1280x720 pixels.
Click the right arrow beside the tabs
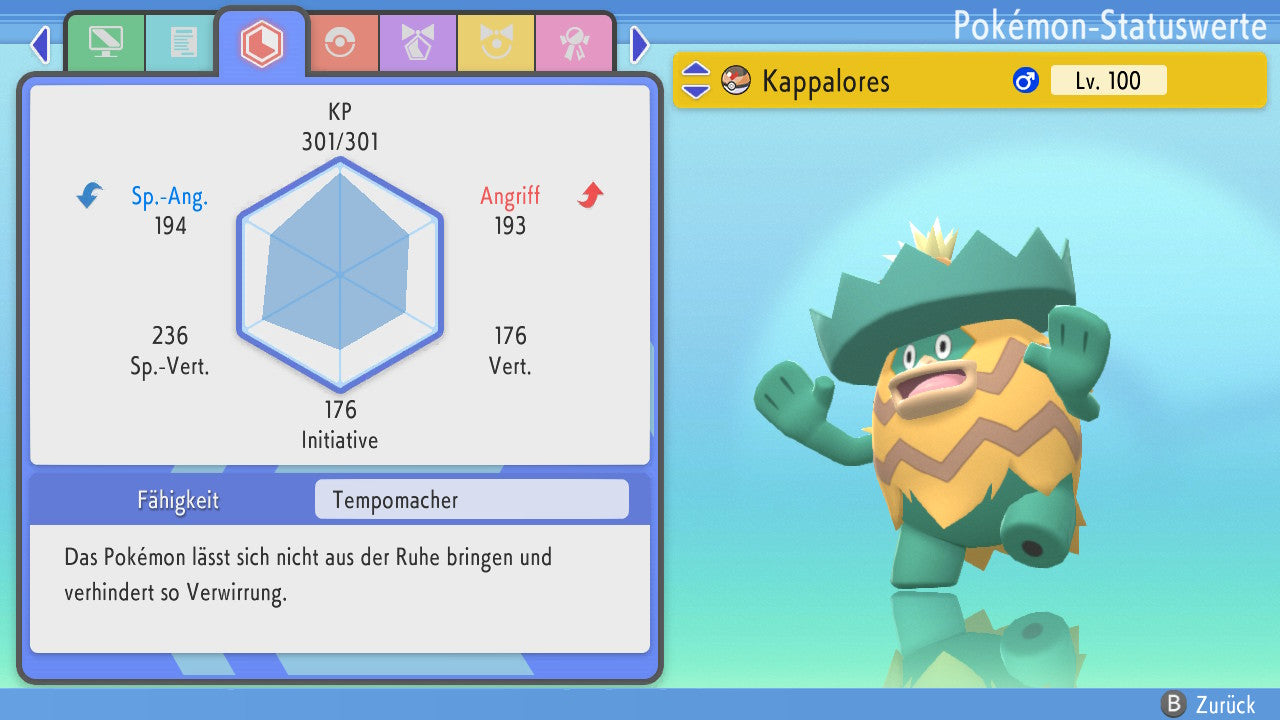(640, 44)
